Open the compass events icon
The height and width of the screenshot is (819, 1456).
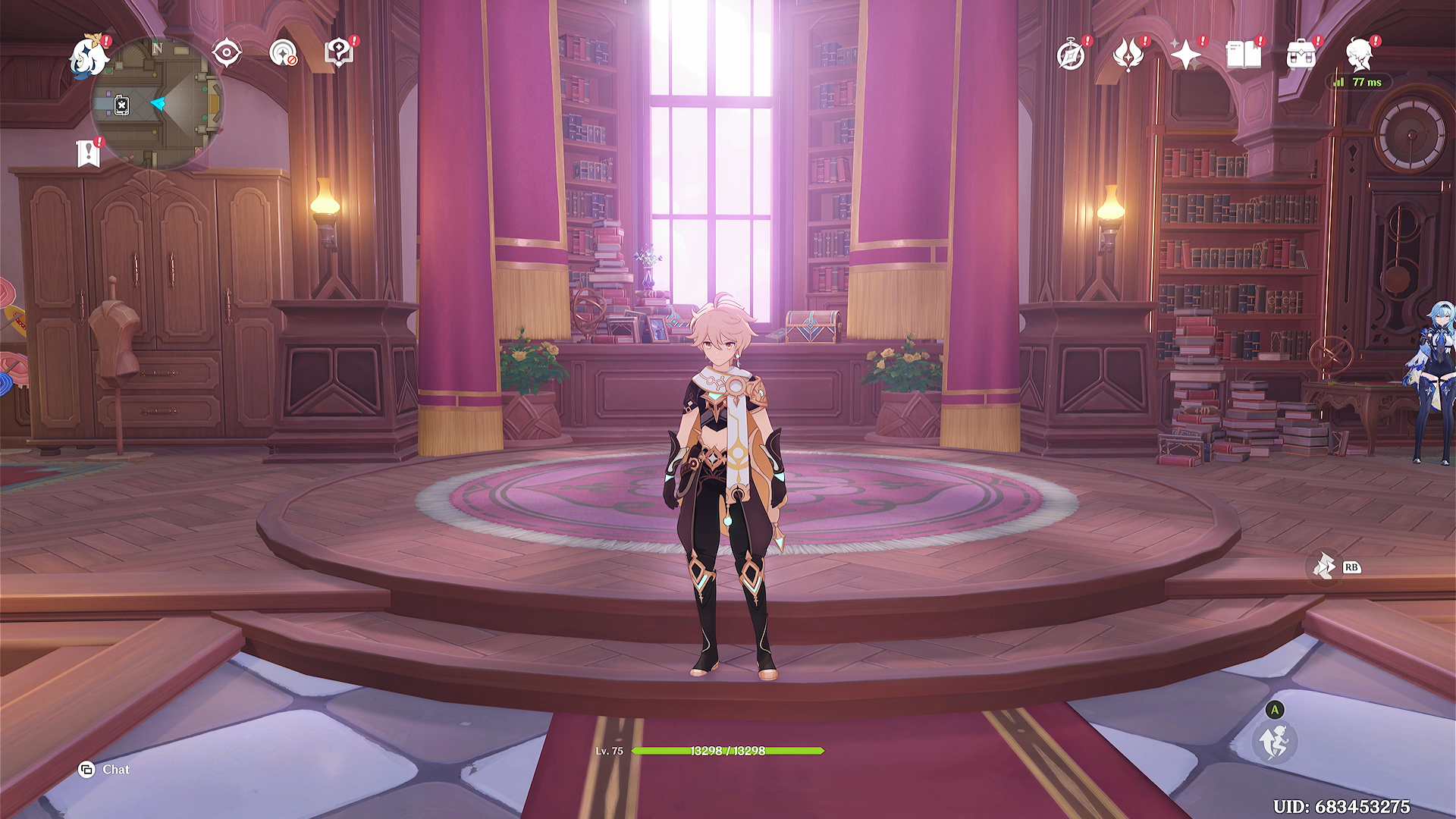[x=1071, y=55]
